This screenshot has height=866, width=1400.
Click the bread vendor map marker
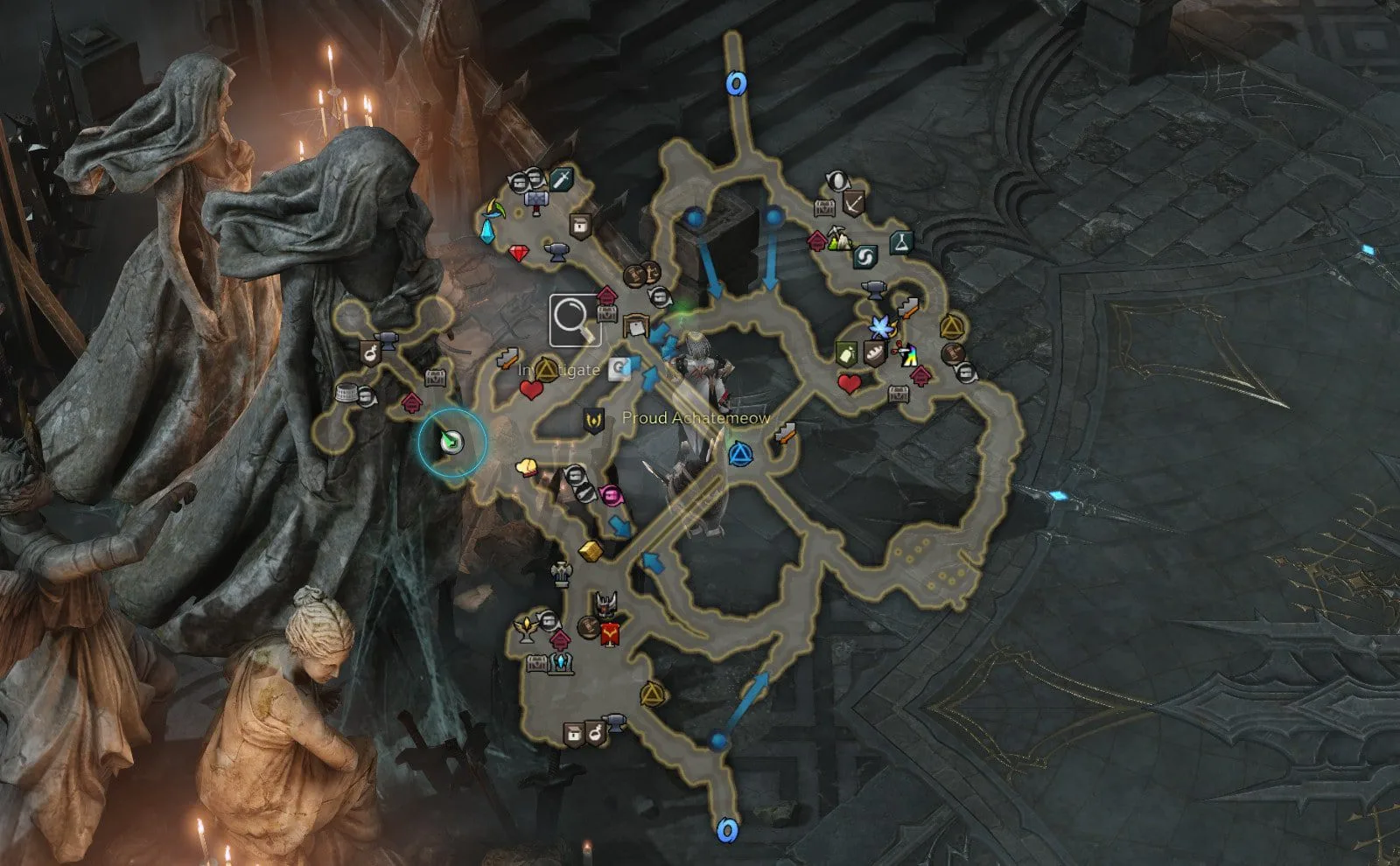pyautogui.click(x=874, y=353)
